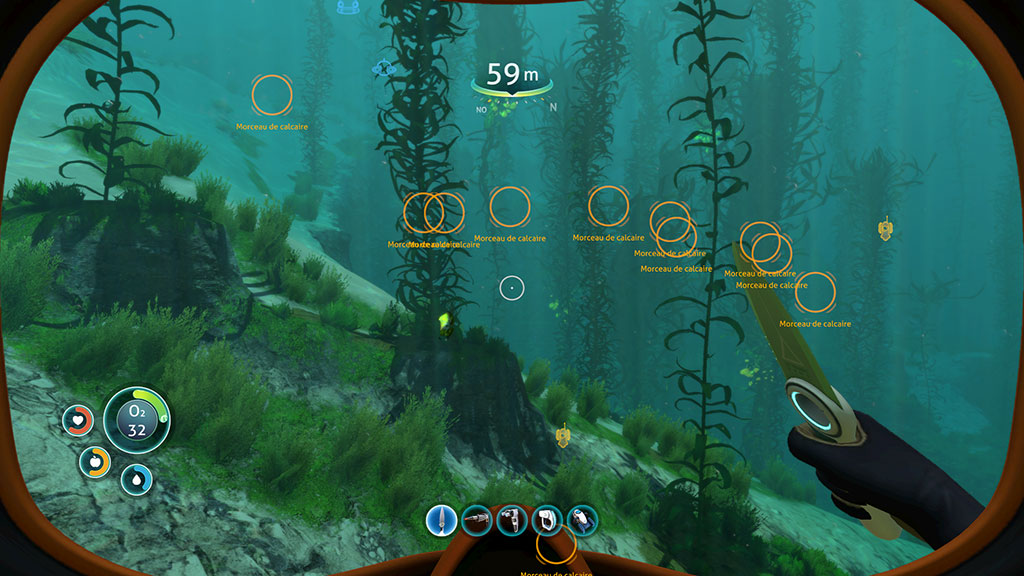Select the survival knife hotbar slot
Viewport: 1024px width, 576px height.
441,519
